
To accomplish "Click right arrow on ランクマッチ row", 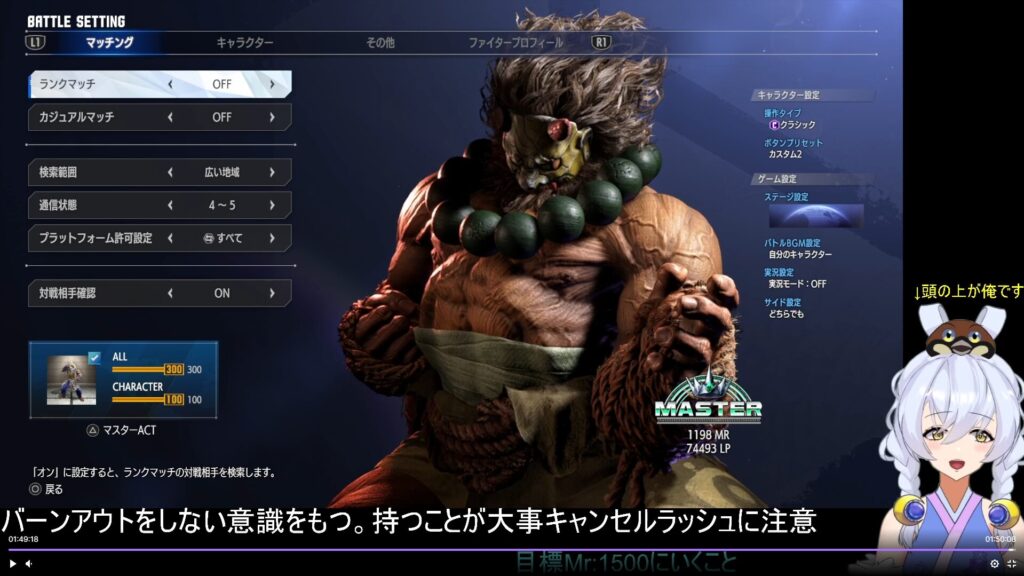I will [271, 84].
